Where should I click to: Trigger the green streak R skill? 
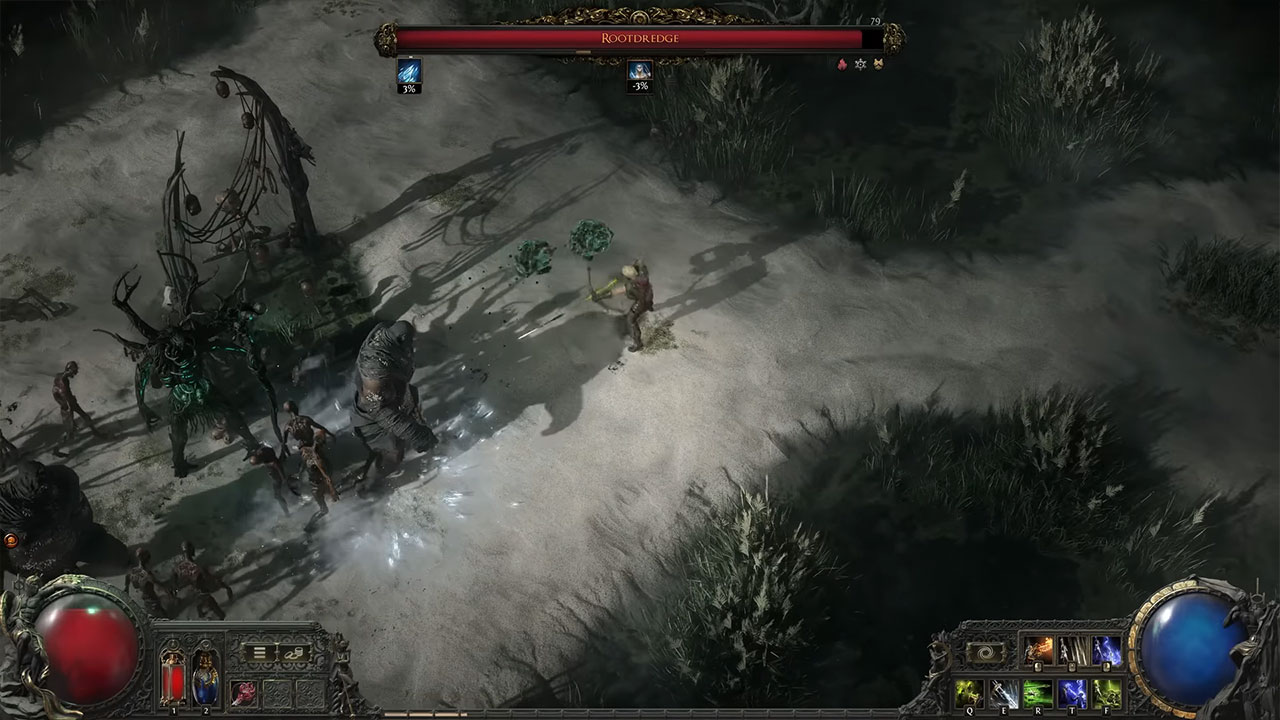click(1038, 693)
